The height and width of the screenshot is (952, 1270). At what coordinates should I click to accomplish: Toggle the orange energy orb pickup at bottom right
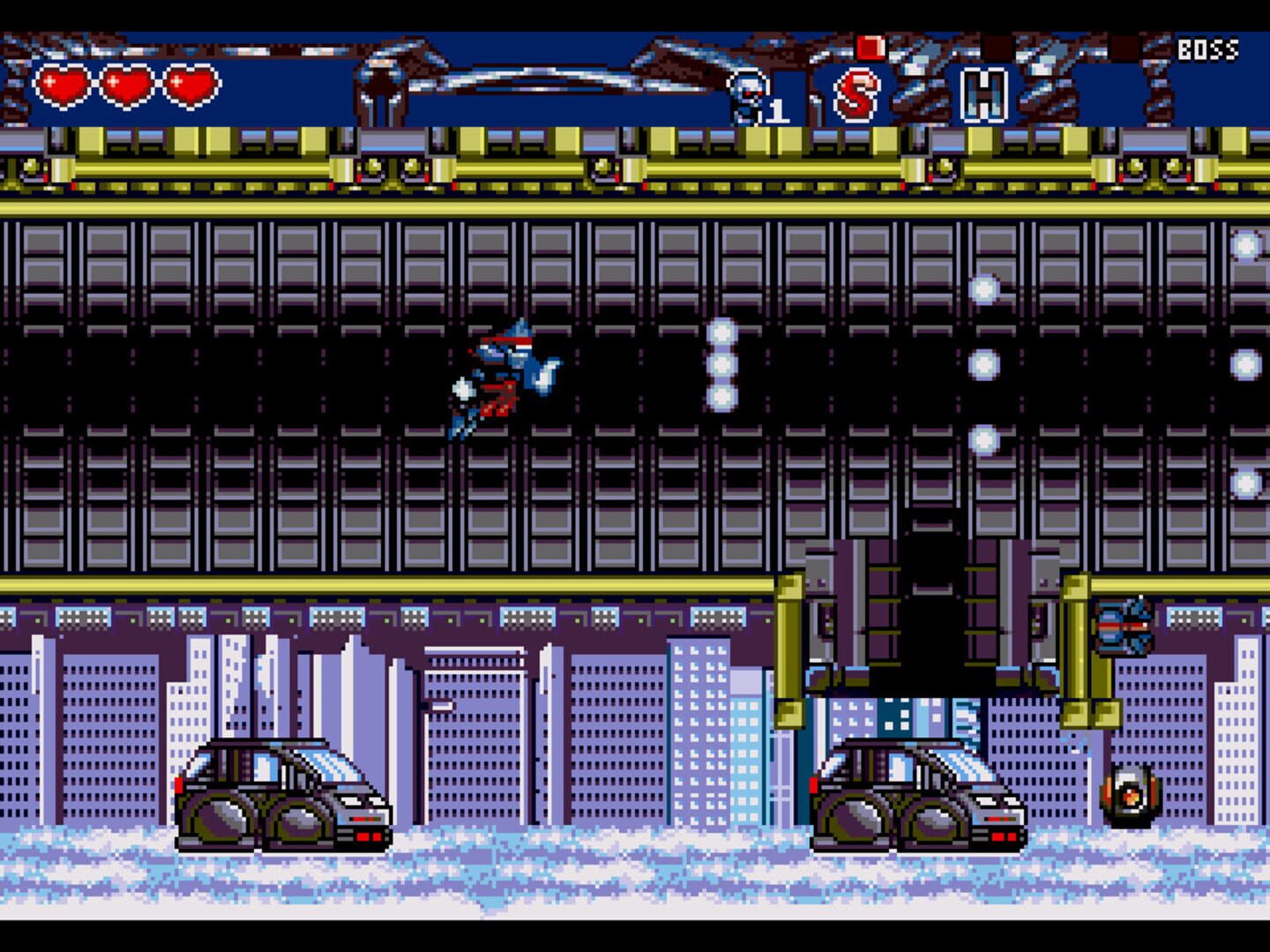1132,798
